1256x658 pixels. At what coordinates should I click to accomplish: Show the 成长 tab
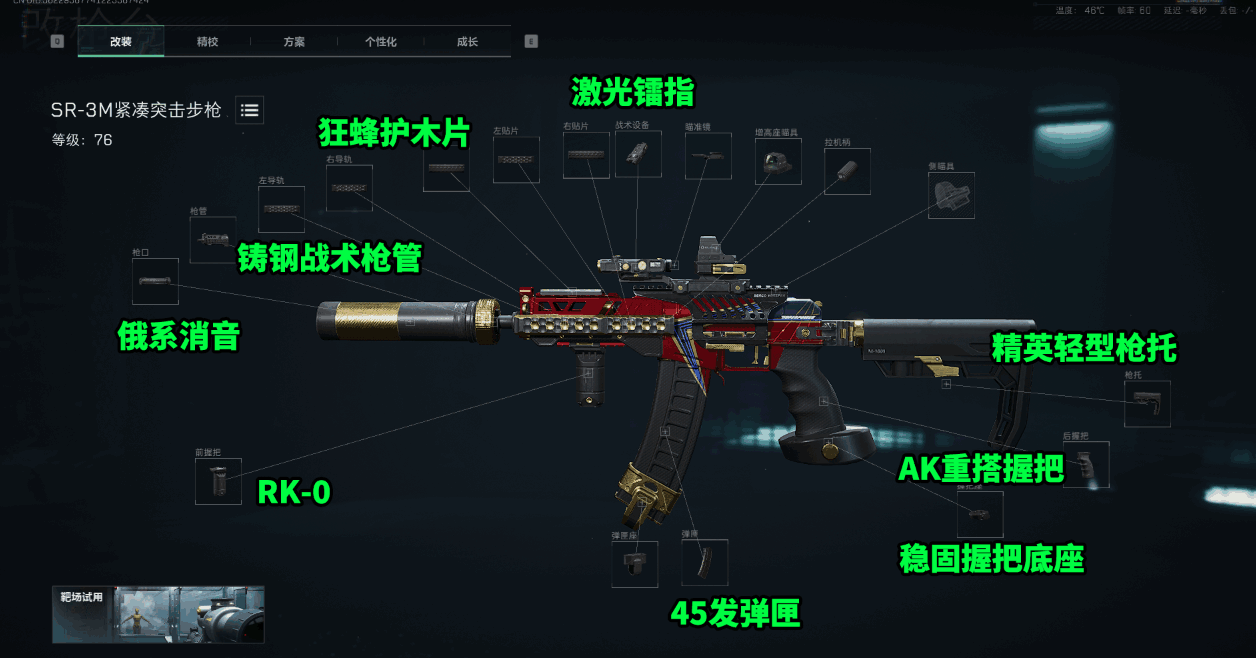click(467, 42)
